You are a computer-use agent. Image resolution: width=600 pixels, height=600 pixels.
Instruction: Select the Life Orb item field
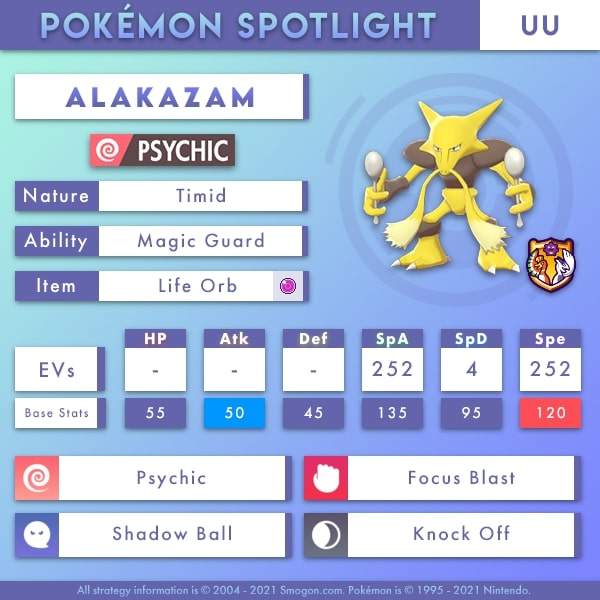[199, 286]
